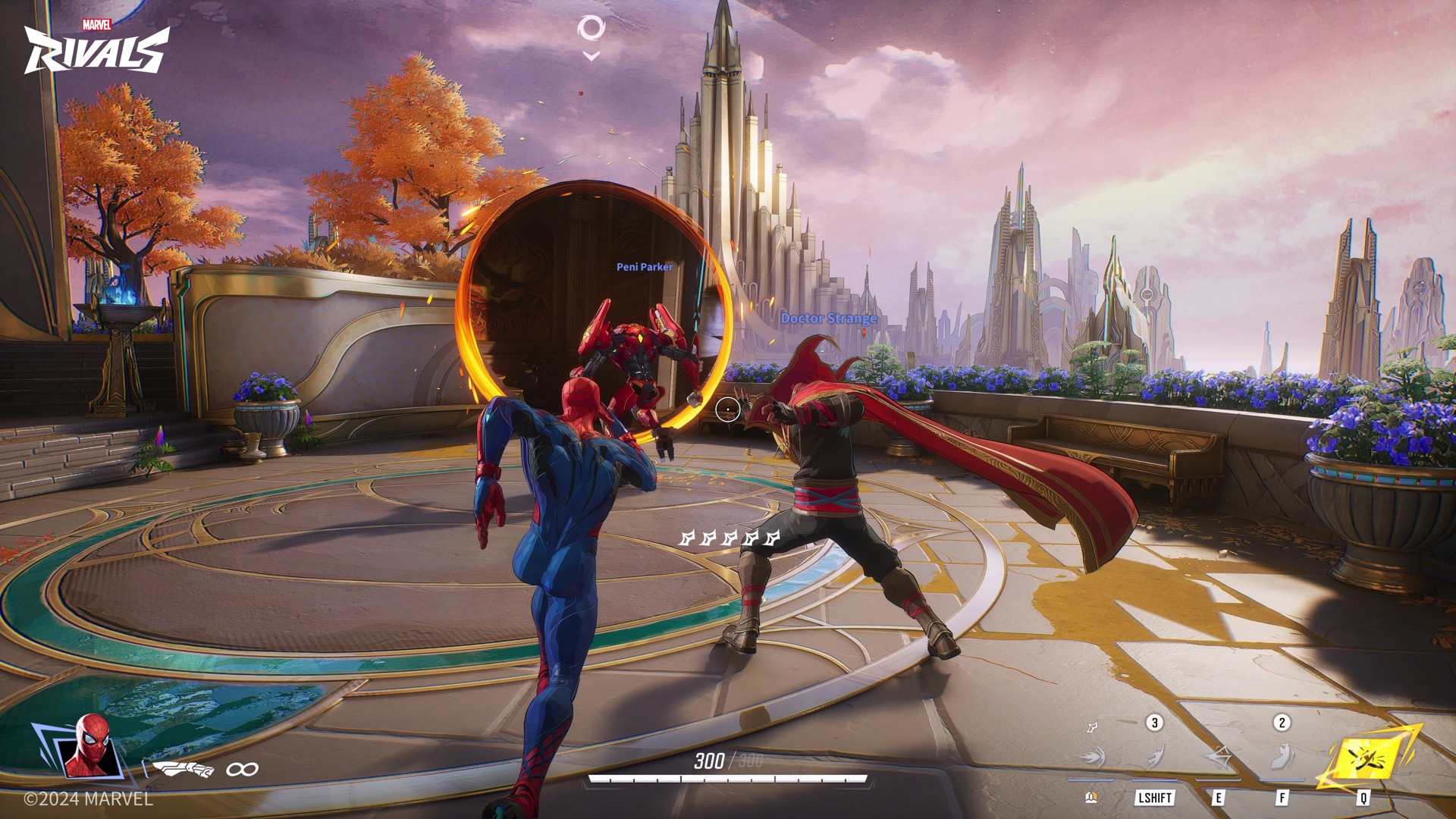1456x819 pixels.
Task: Click the objective marker circle at top center
Action: point(591,29)
